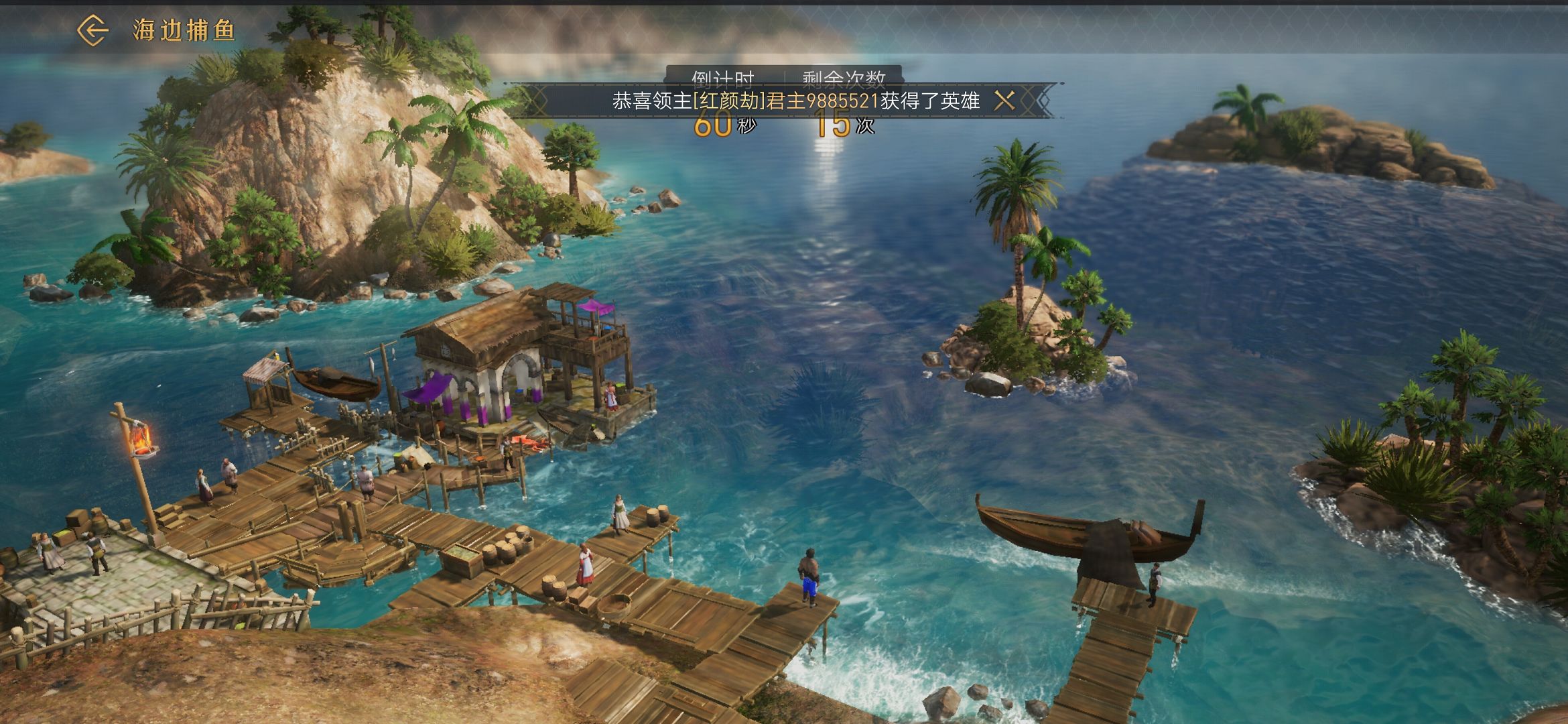Close the hero announcement banner
The width and height of the screenshot is (1568, 724).
point(1004,101)
